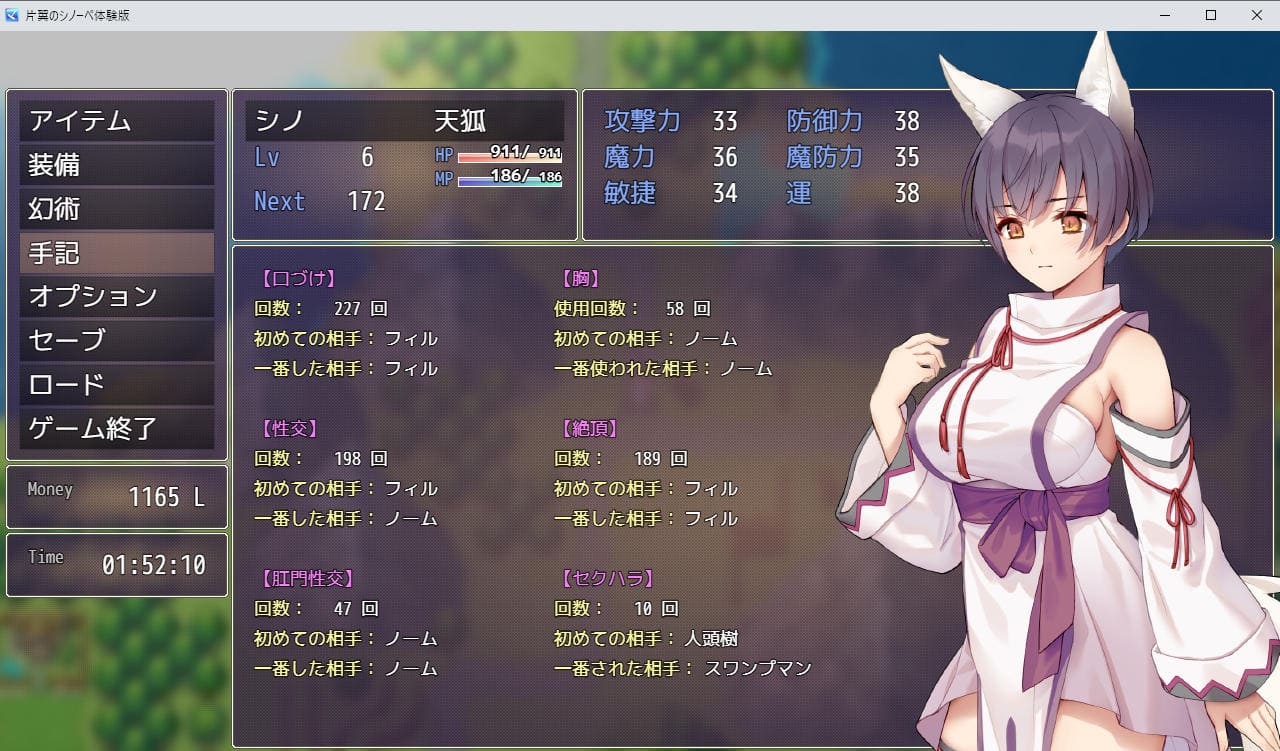Close the window with the X button
The image size is (1280, 751).
(x=1256, y=15)
